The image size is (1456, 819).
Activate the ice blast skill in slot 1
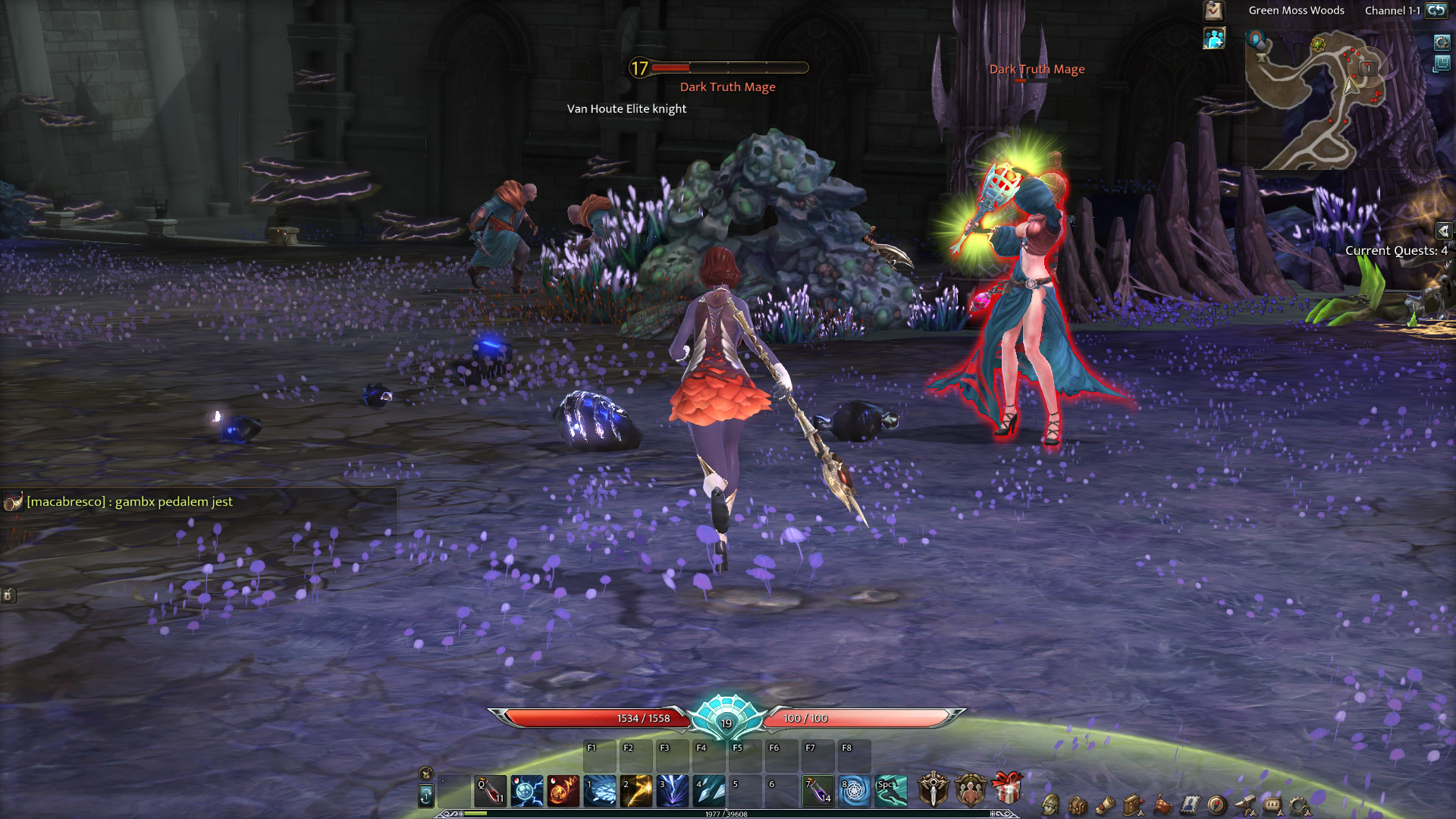pyautogui.click(x=600, y=791)
